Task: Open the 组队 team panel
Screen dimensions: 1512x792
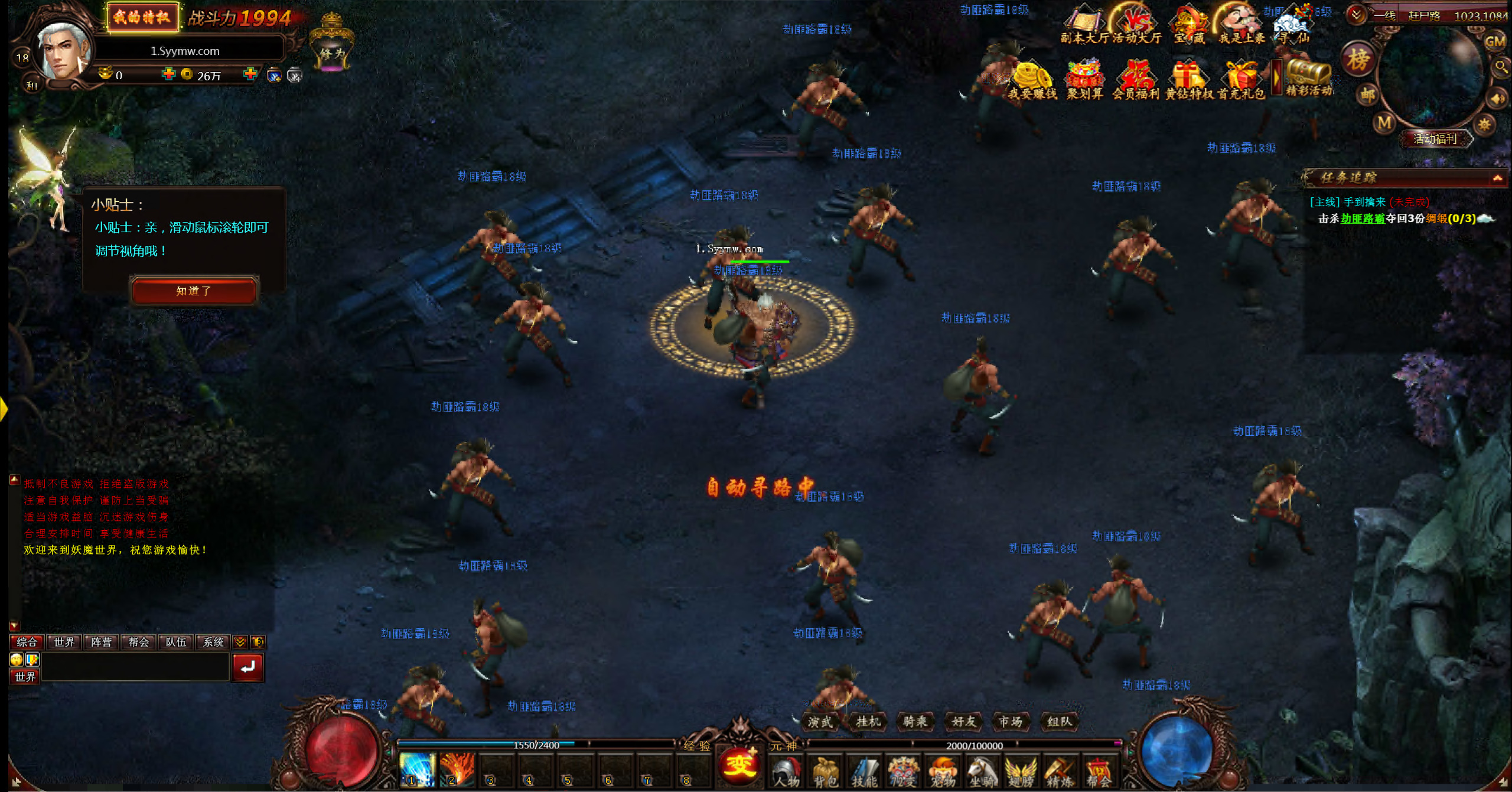Action: [1059, 721]
